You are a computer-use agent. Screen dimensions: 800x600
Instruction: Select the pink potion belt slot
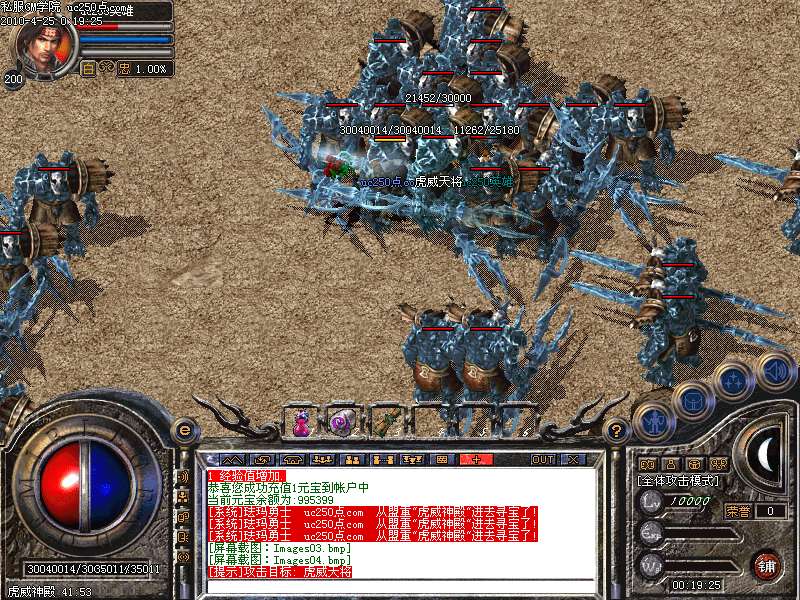click(300, 422)
